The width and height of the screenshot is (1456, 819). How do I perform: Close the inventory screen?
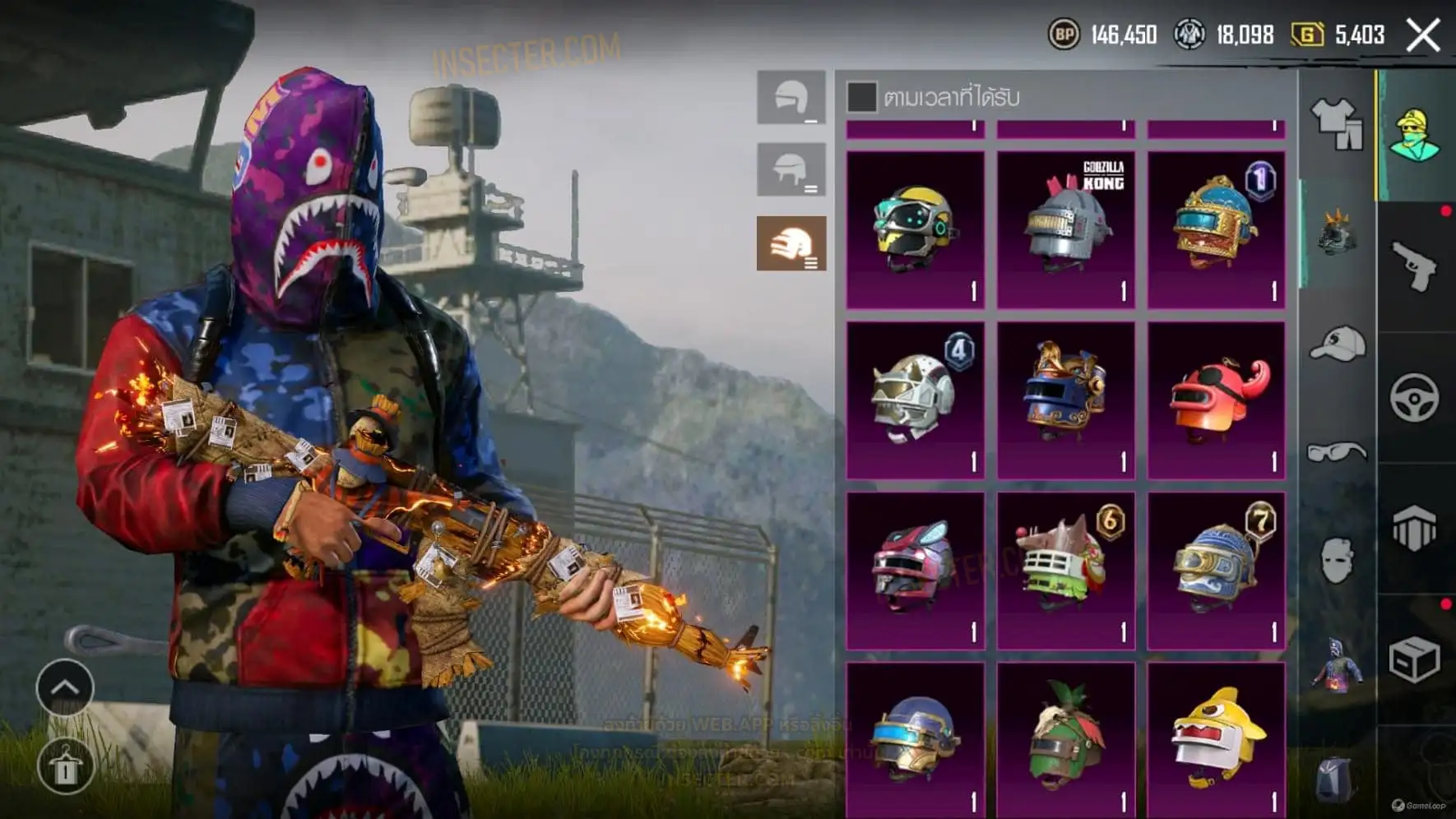(x=1423, y=35)
